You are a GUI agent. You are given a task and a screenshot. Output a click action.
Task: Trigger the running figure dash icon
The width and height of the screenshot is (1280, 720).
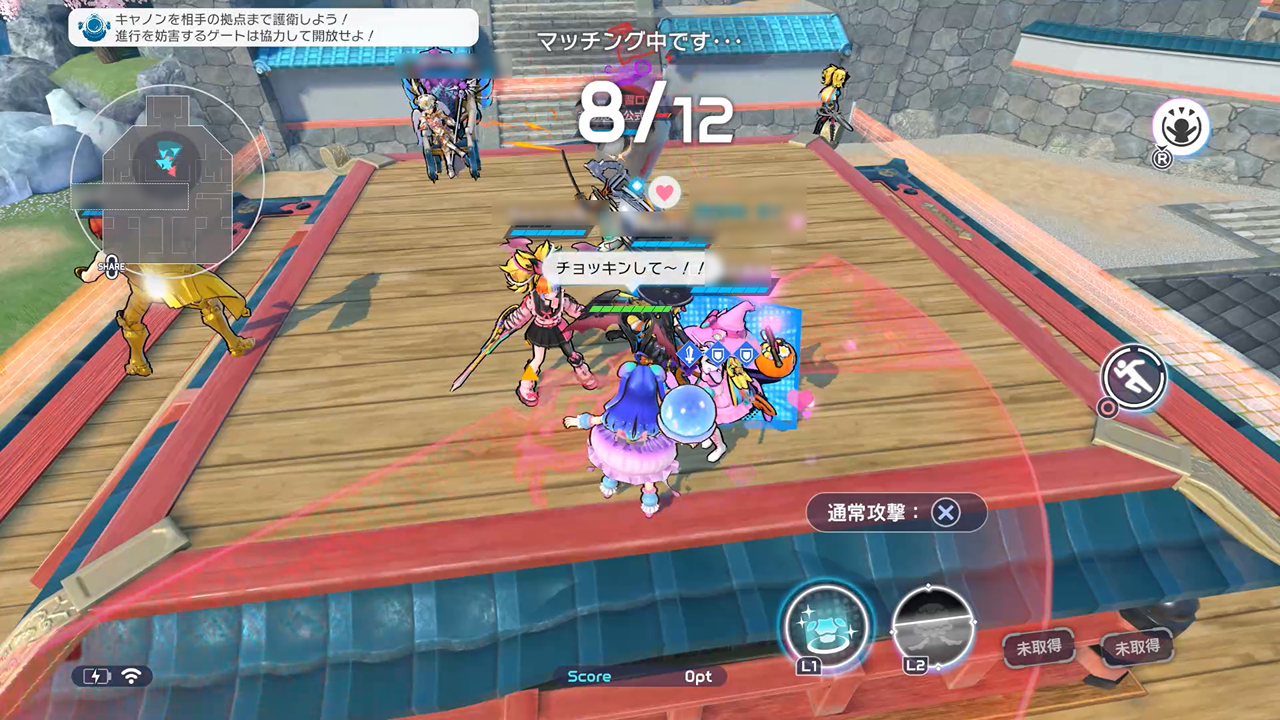(x=1135, y=377)
